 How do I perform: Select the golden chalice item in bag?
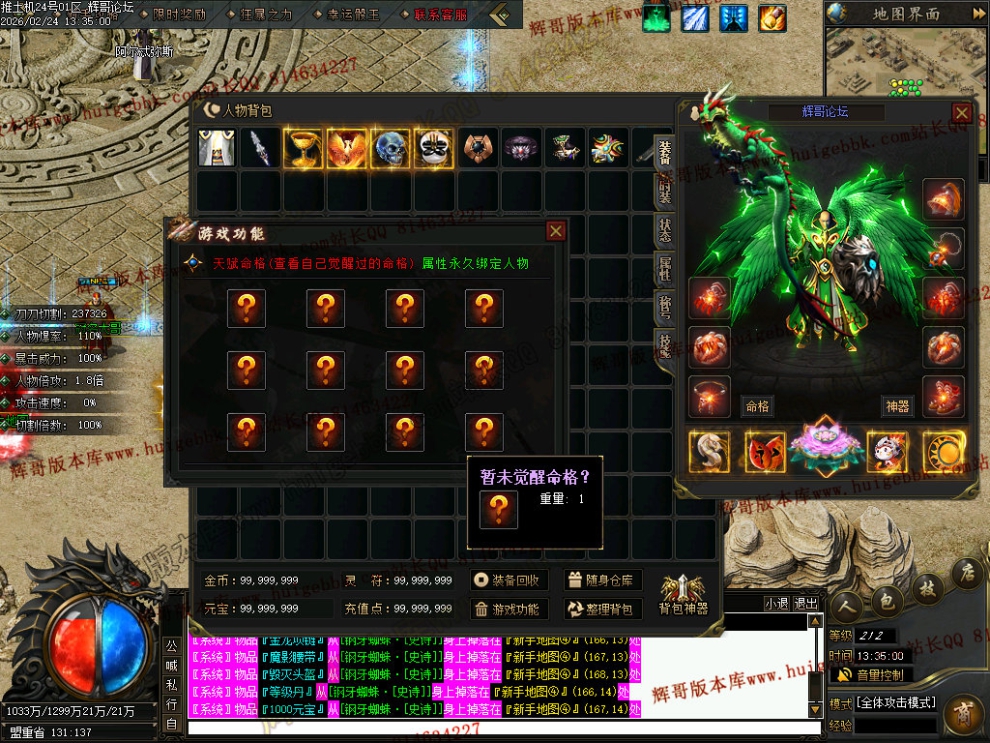tap(302, 148)
